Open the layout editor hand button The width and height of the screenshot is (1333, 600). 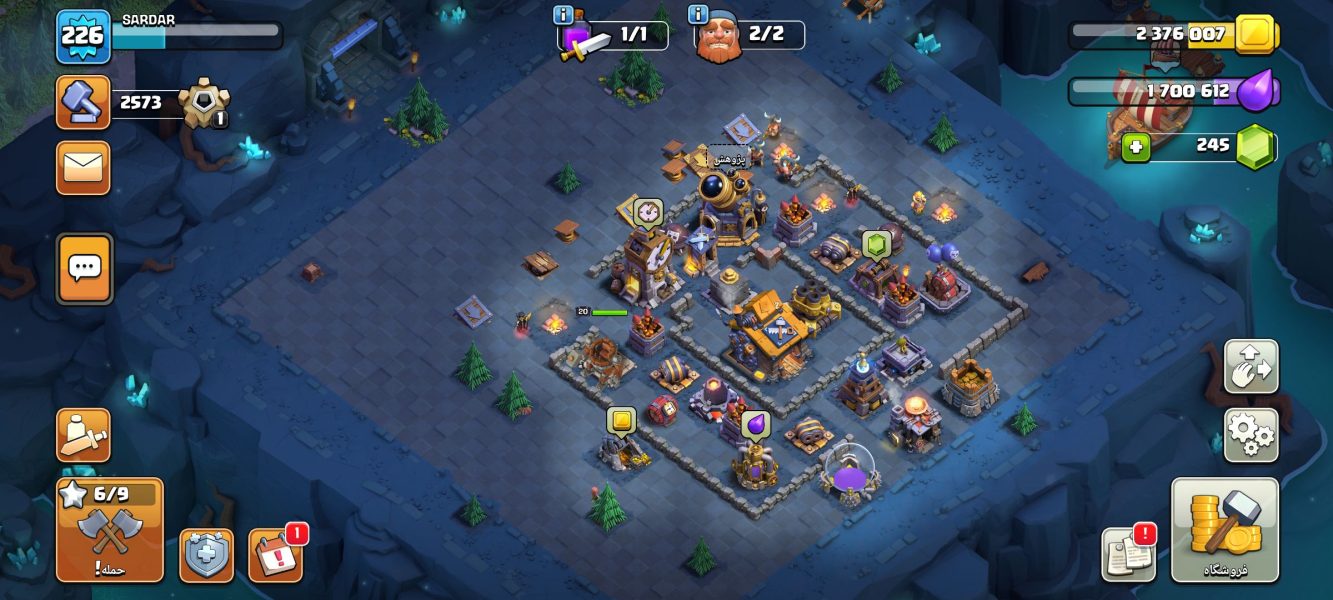[1250, 367]
